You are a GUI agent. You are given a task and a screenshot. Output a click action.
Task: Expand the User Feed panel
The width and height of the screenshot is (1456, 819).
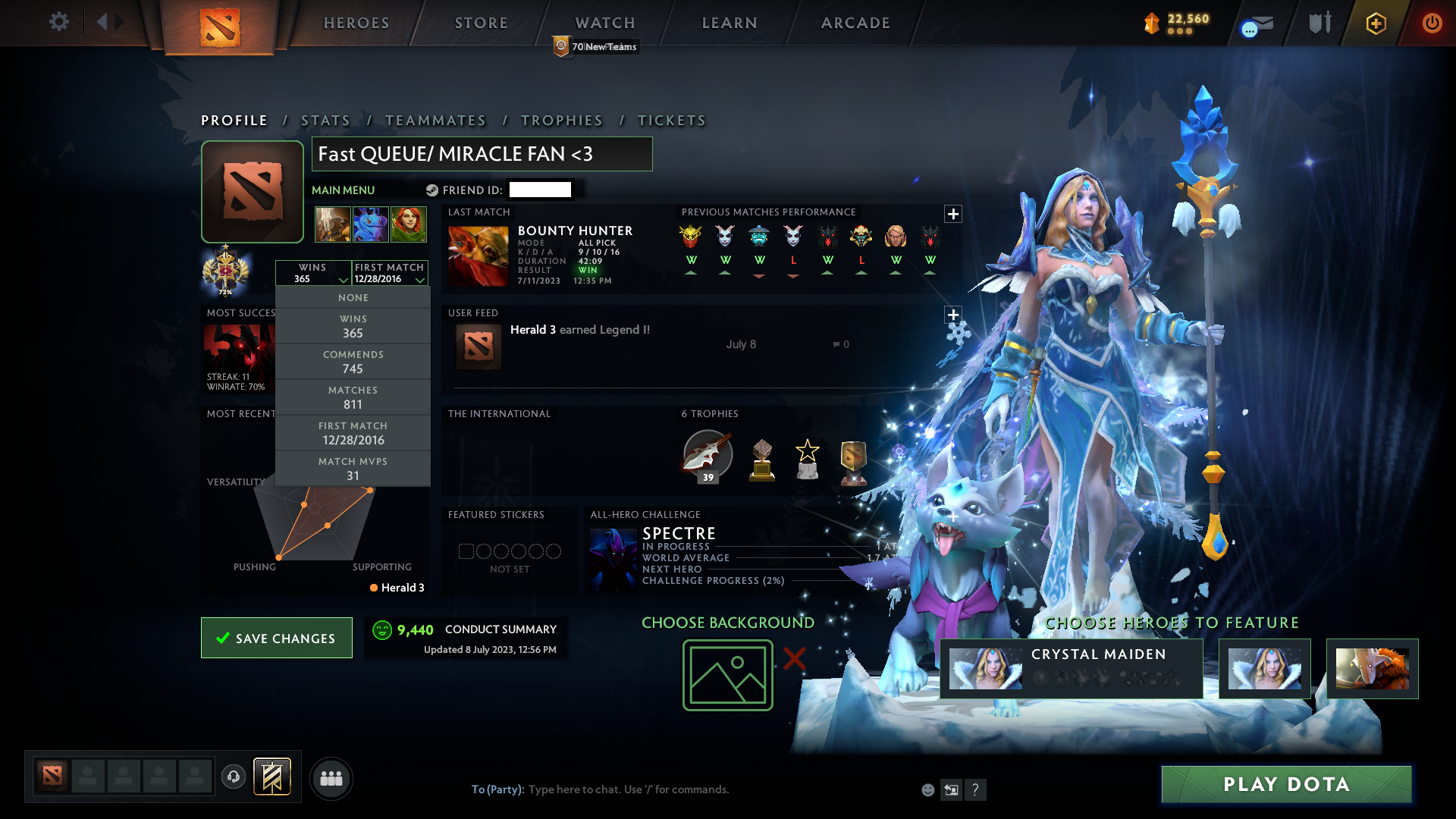point(953,314)
